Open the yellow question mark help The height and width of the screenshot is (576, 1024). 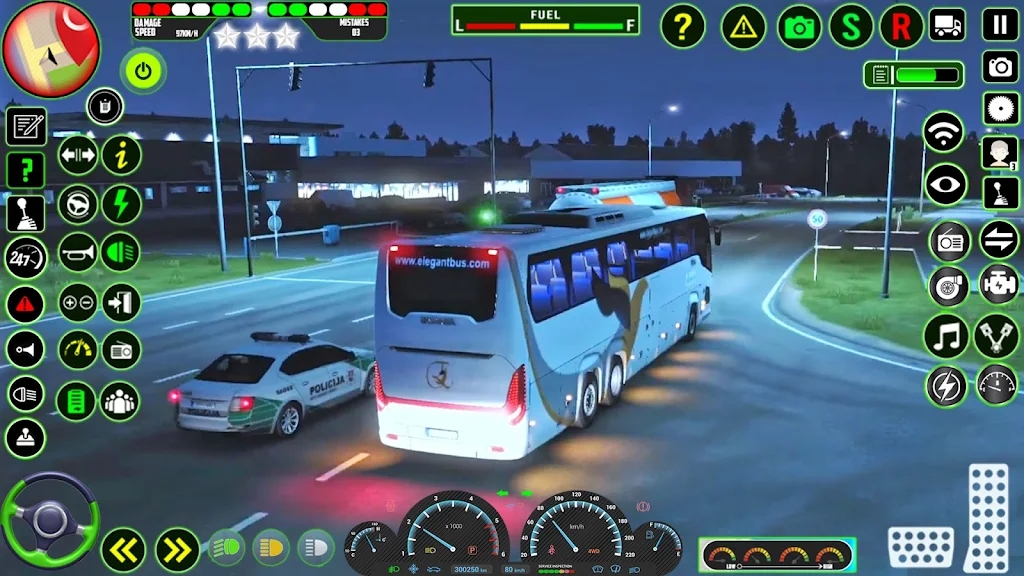pyautogui.click(x=683, y=26)
